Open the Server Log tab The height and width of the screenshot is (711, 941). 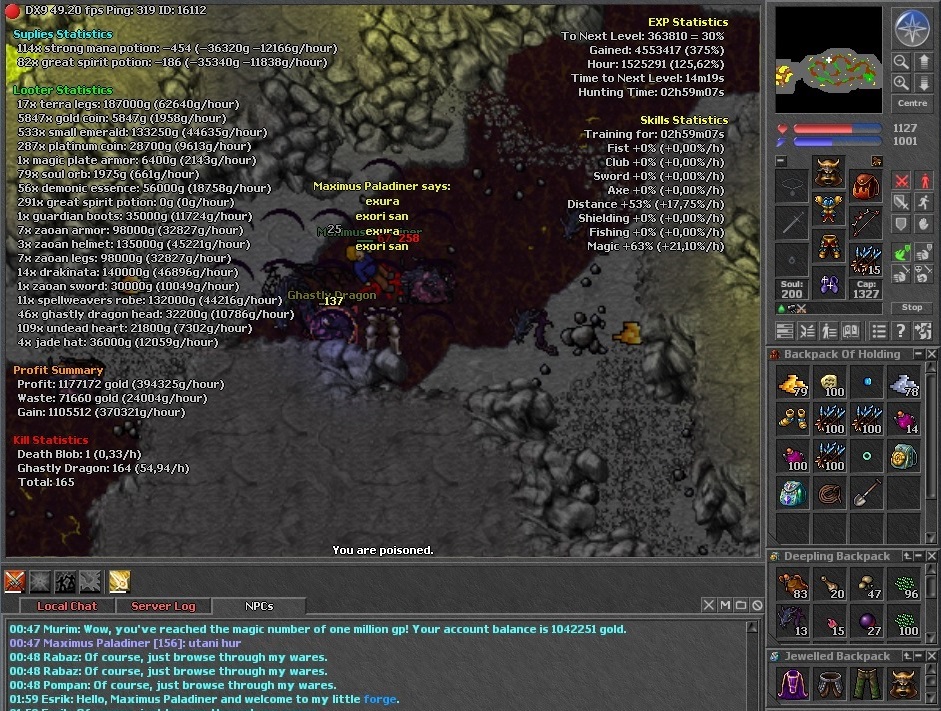[x=164, y=606]
